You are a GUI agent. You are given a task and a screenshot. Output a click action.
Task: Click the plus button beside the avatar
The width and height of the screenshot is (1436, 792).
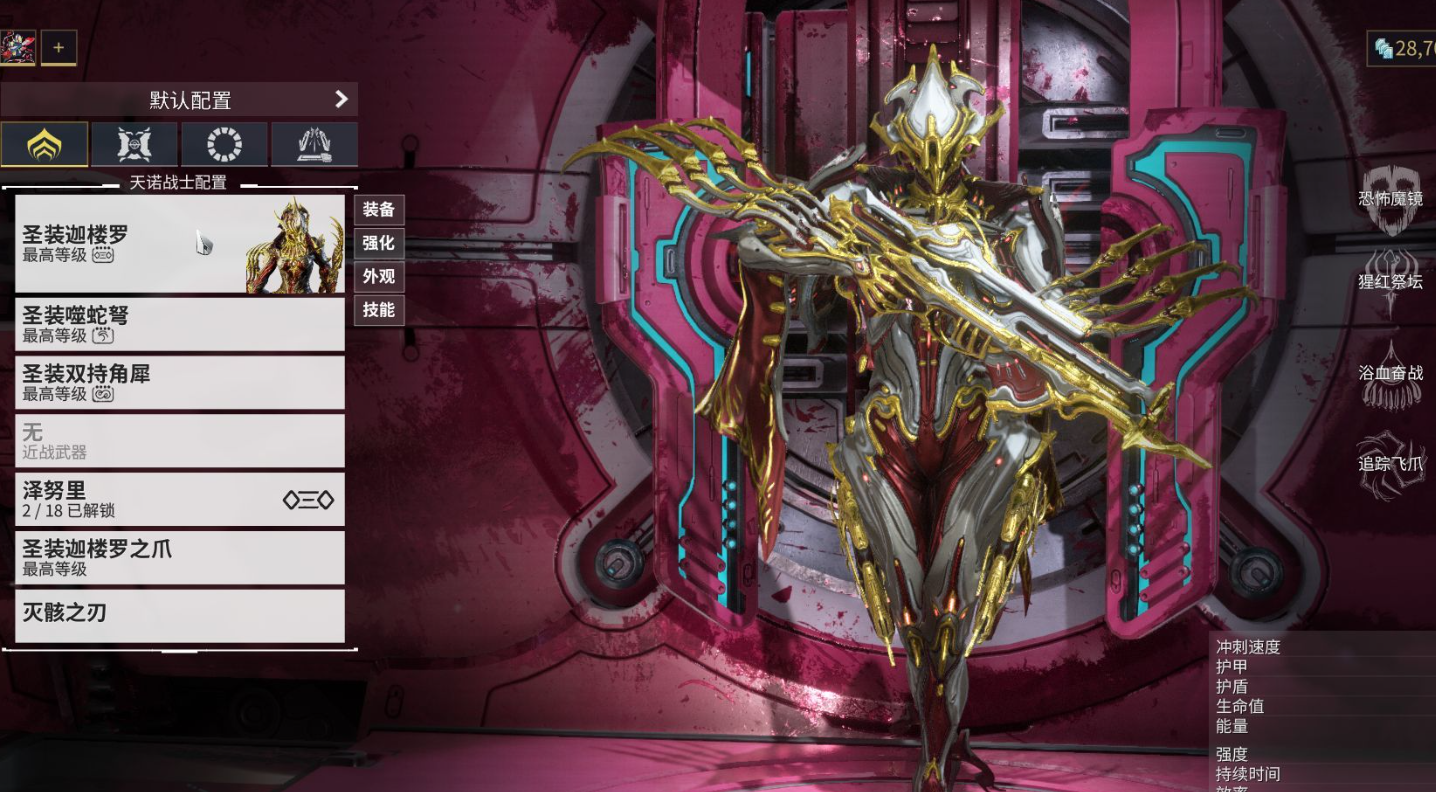pos(59,47)
